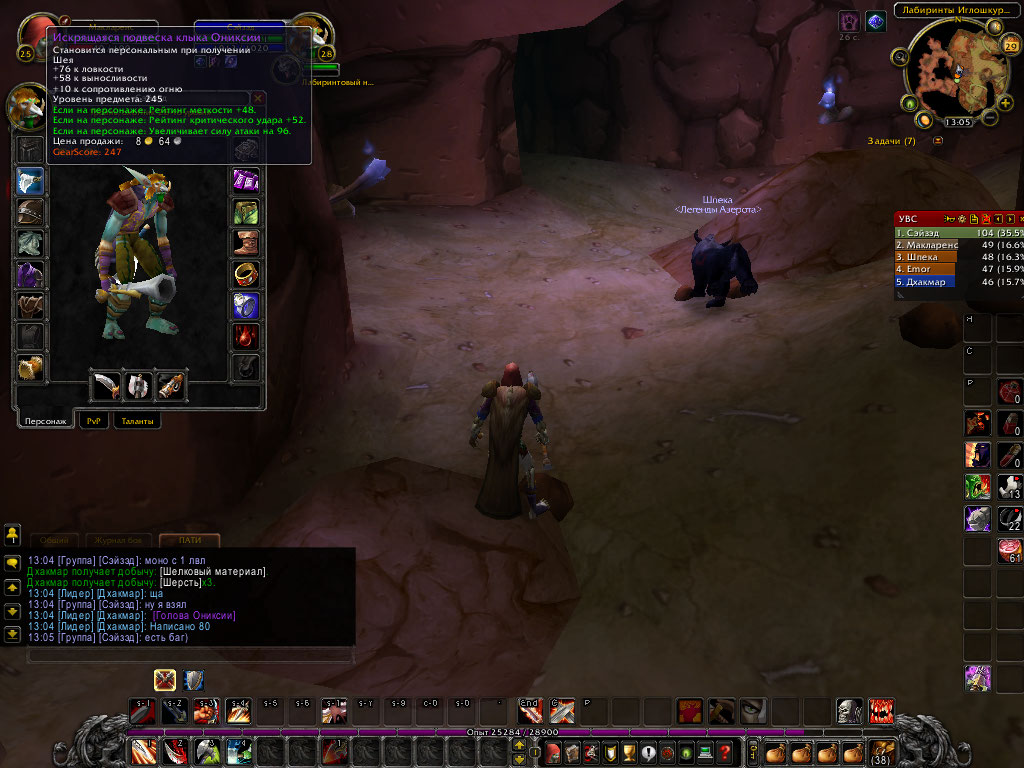Click the paw print buff icon
The width and height of the screenshot is (1024, 768).
pyautogui.click(x=848, y=21)
